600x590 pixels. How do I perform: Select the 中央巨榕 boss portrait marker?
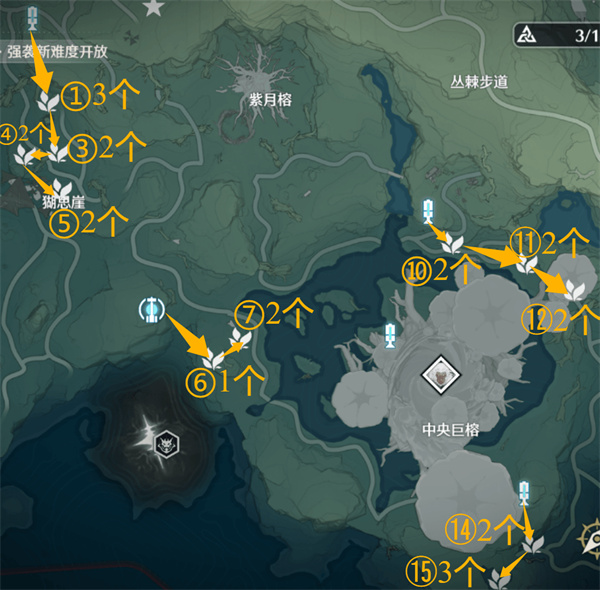click(x=439, y=375)
